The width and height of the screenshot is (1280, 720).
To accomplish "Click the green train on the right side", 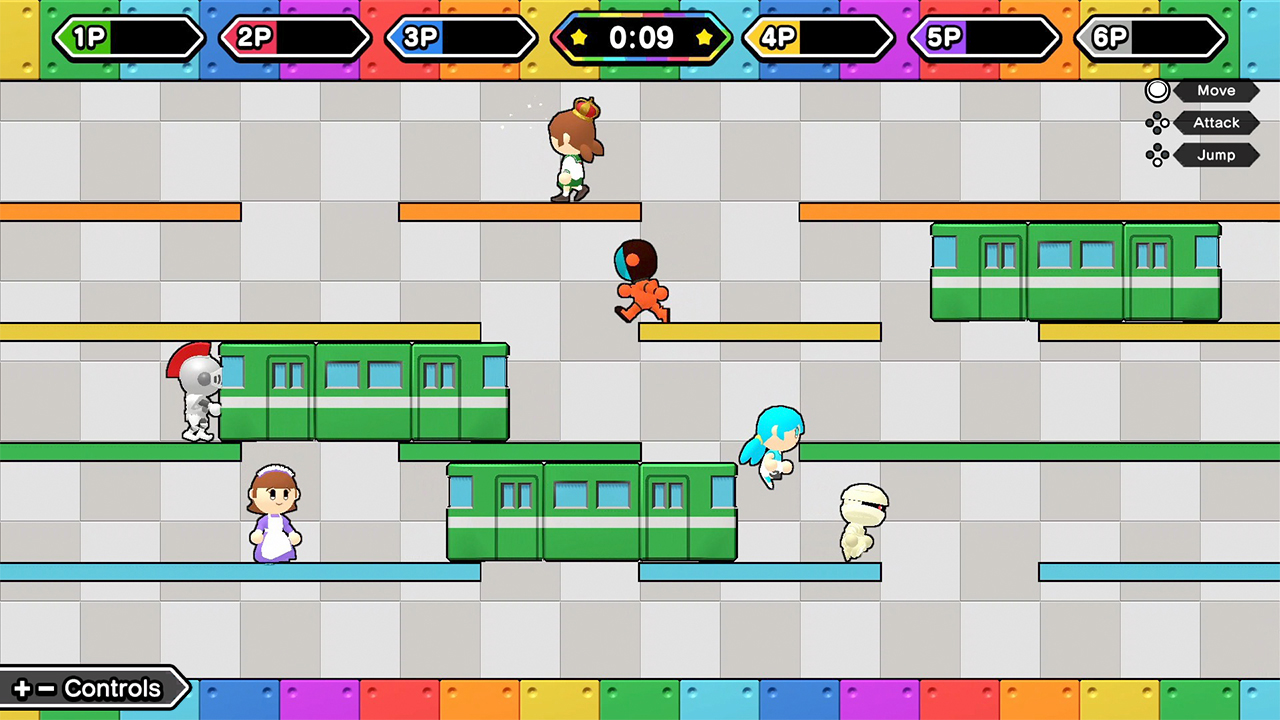I will tap(1075, 273).
